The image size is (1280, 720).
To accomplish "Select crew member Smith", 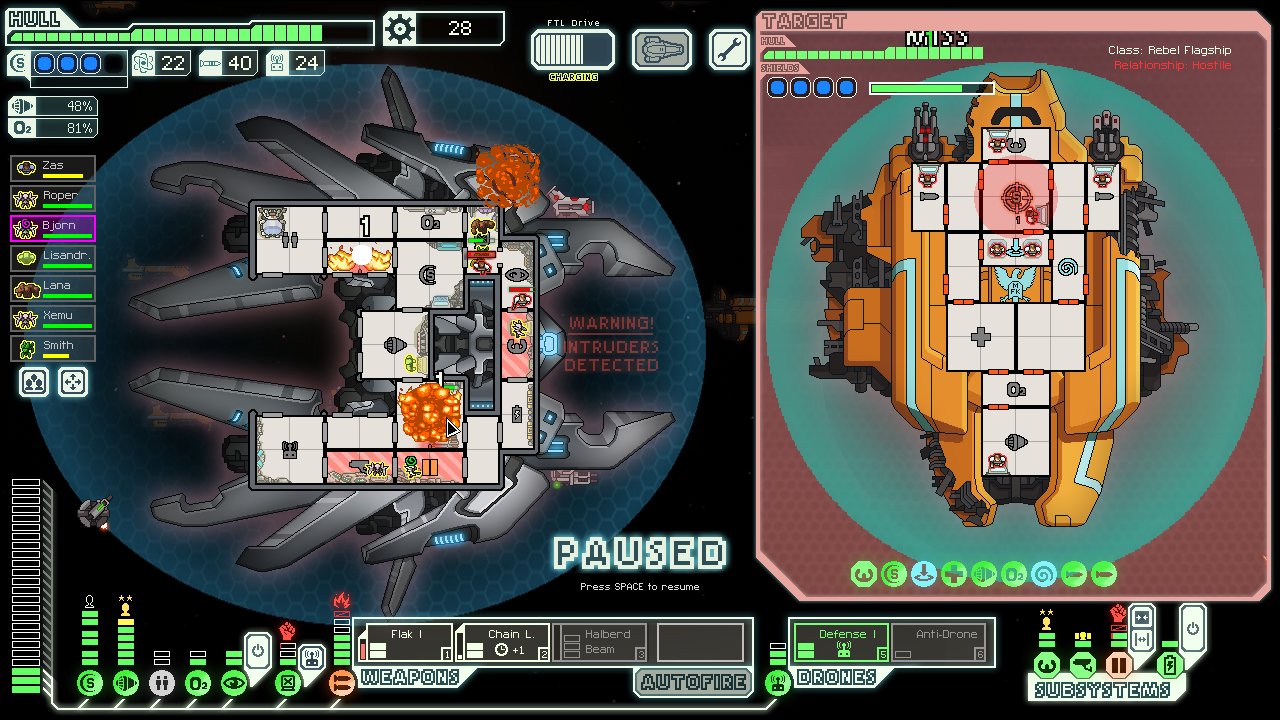I will pos(53,348).
